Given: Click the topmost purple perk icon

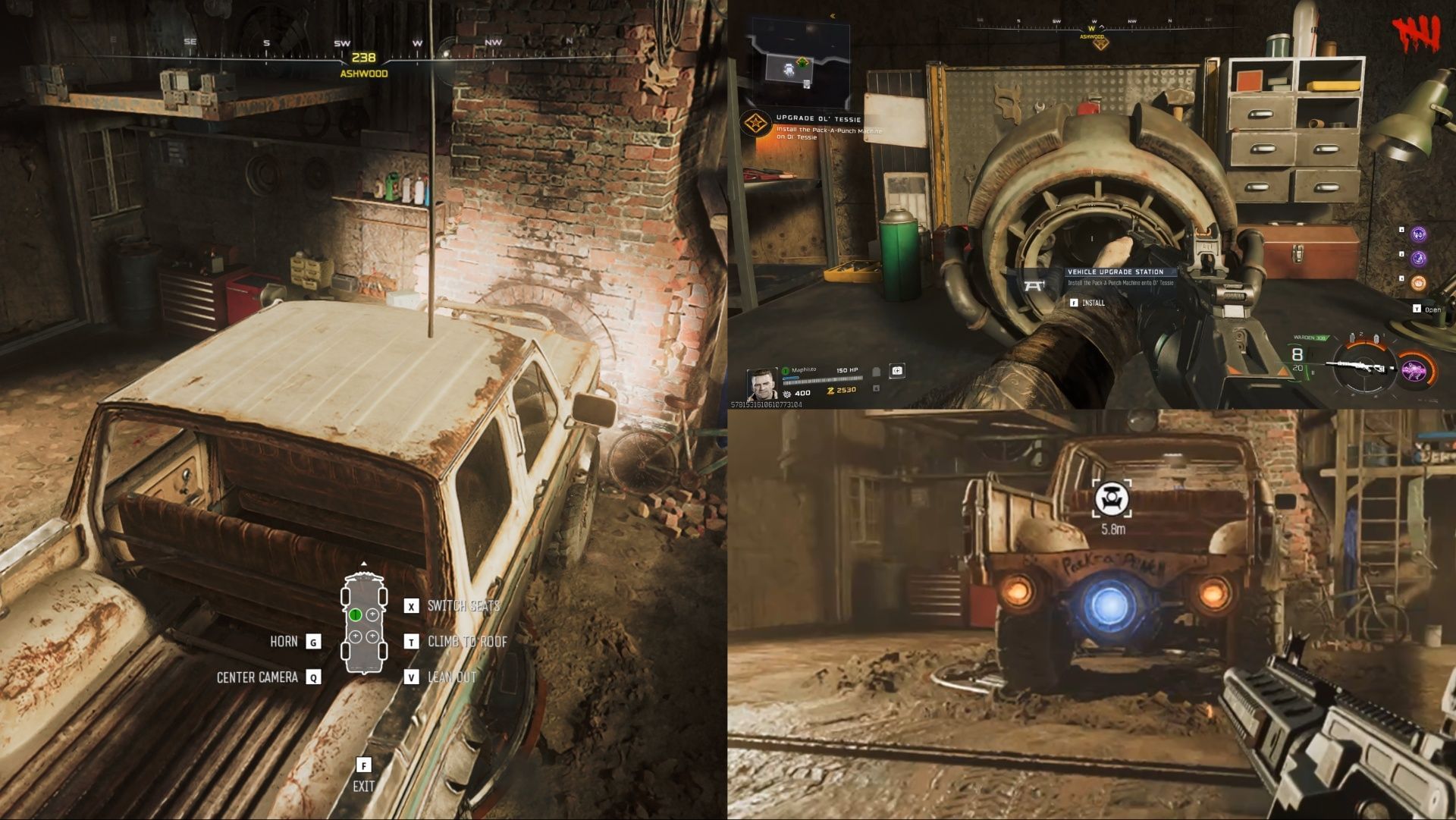Looking at the screenshot, I should [x=1418, y=234].
